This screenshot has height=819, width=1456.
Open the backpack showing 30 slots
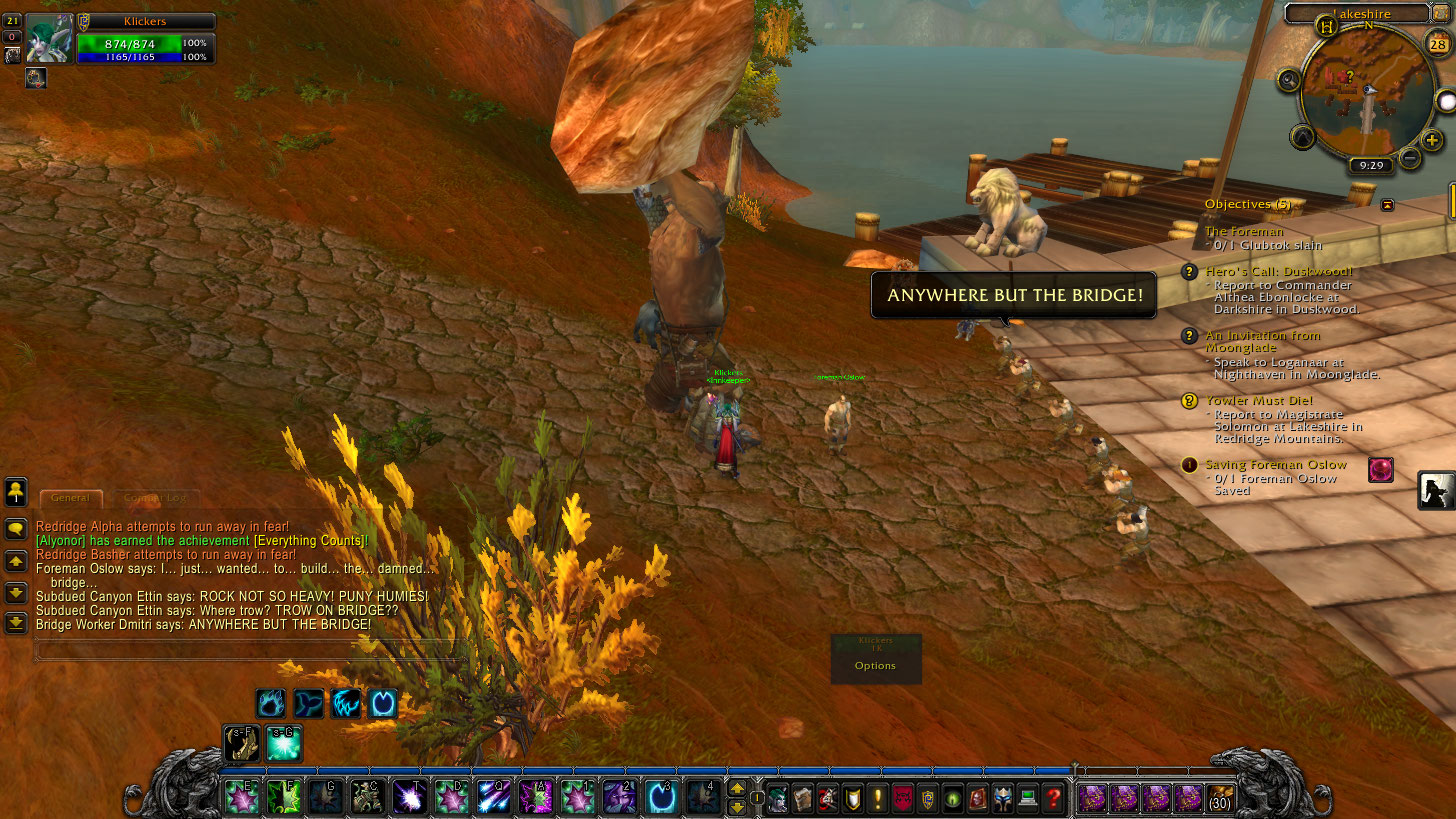[x=1221, y=798]
